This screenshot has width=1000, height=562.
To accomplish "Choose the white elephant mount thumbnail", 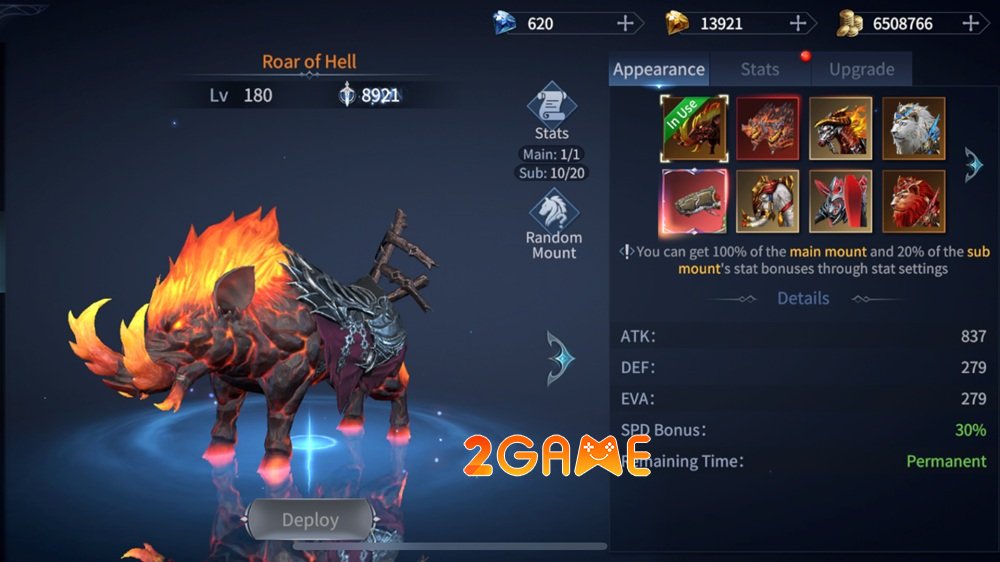I will [768, 201].
